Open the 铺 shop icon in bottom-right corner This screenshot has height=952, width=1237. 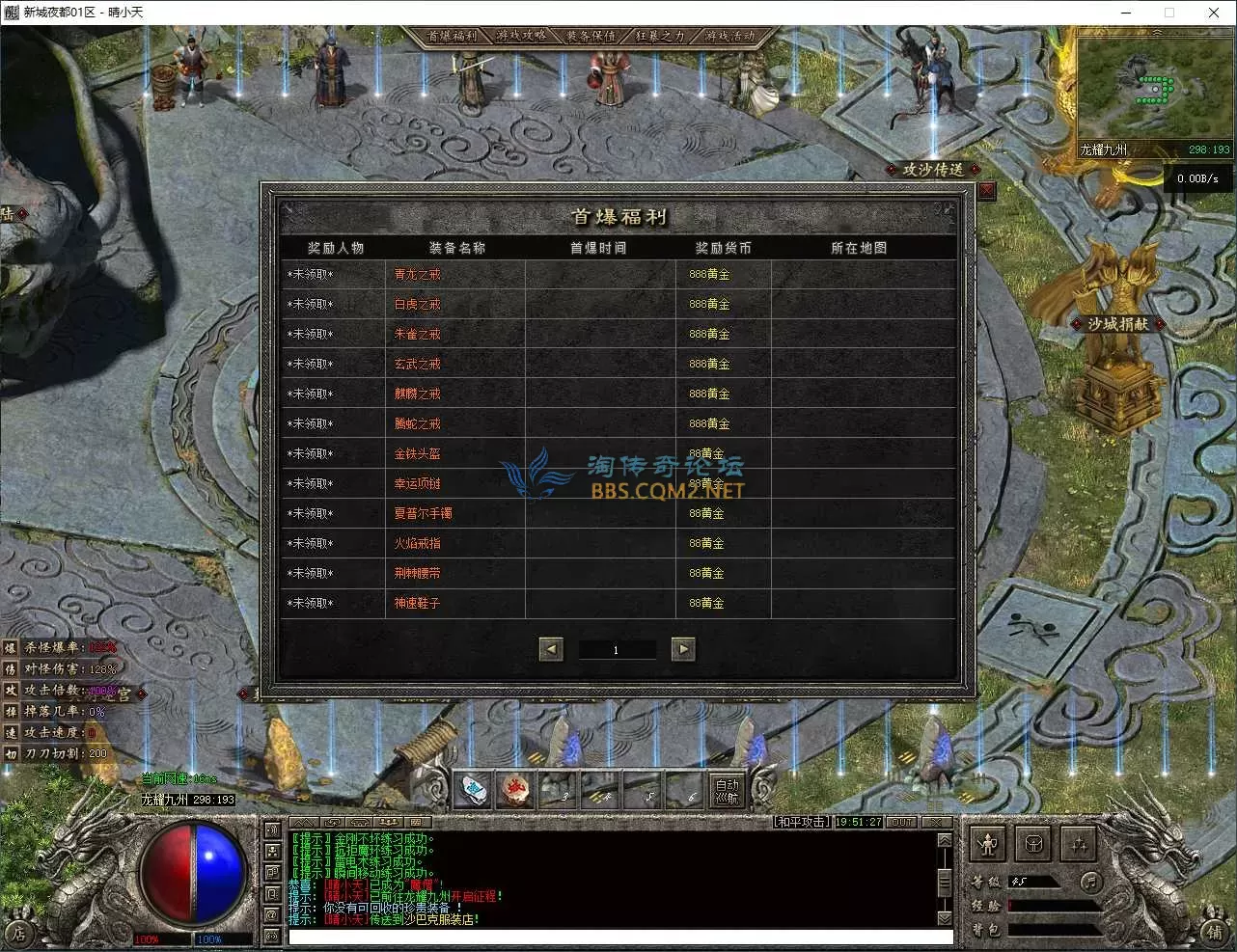click(x=1214, y=934)
